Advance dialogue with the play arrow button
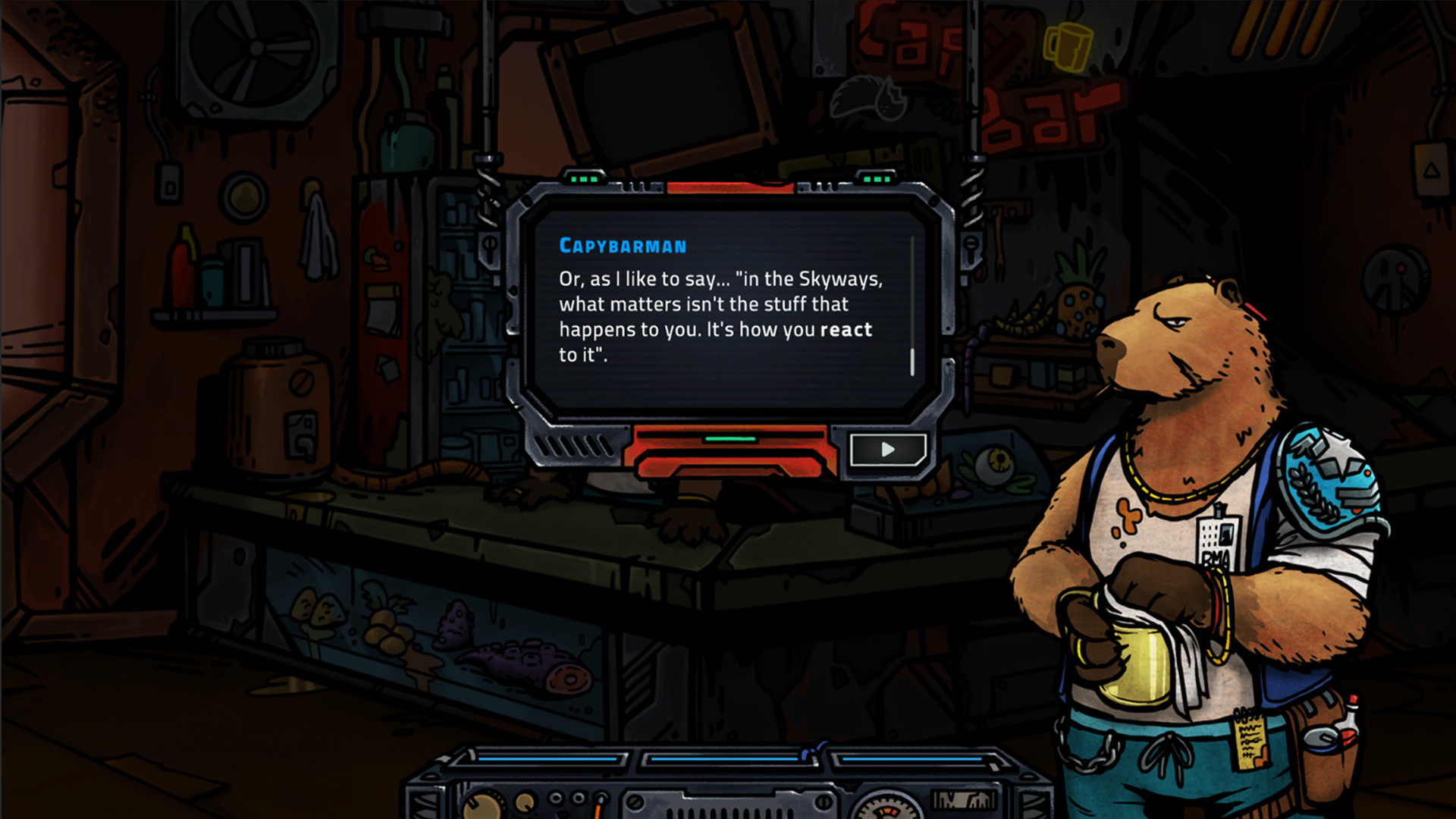 coord(887,450)
